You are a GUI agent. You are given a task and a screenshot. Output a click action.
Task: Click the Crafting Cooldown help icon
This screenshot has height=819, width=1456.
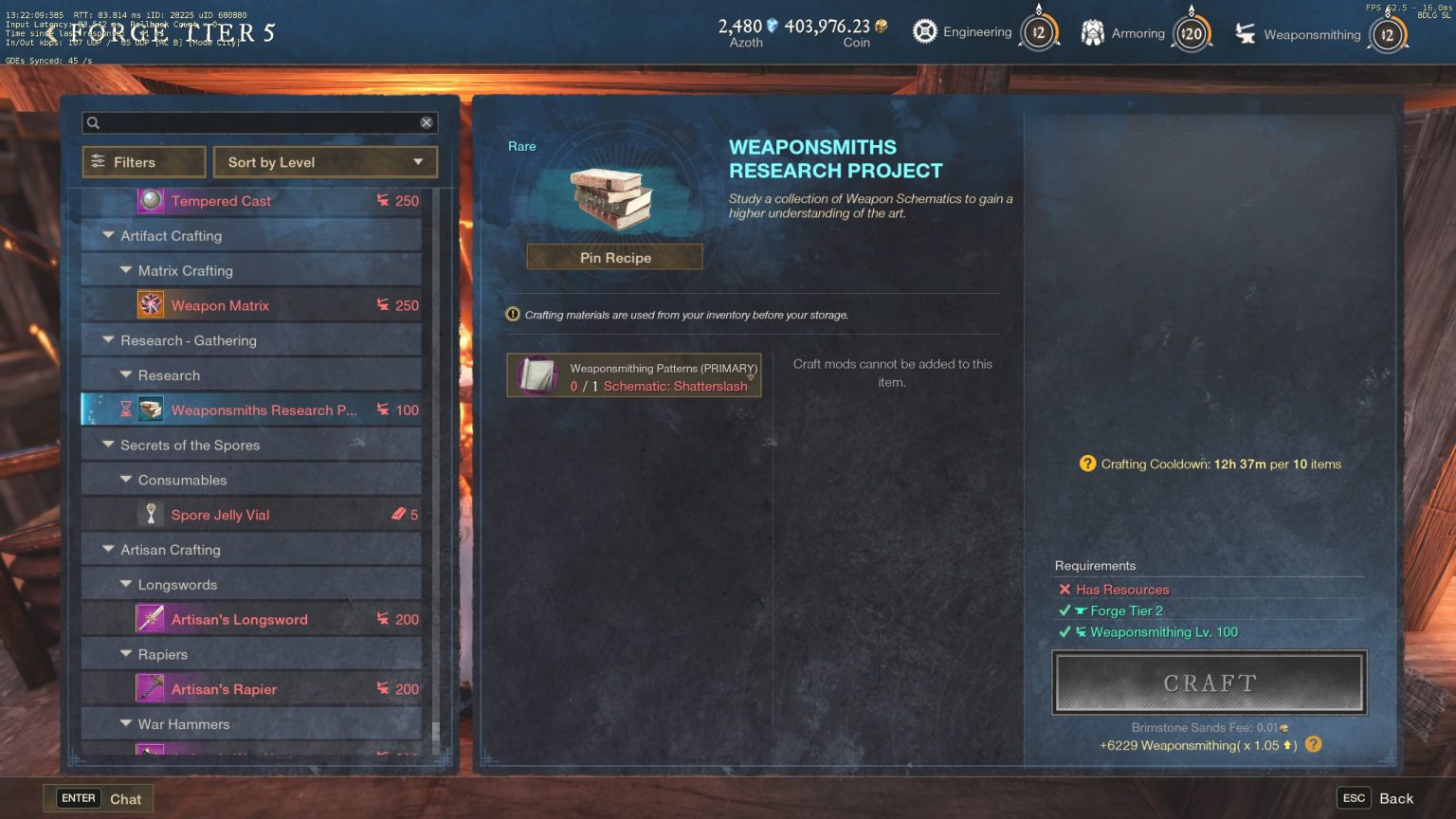[x=1086, y=464]
